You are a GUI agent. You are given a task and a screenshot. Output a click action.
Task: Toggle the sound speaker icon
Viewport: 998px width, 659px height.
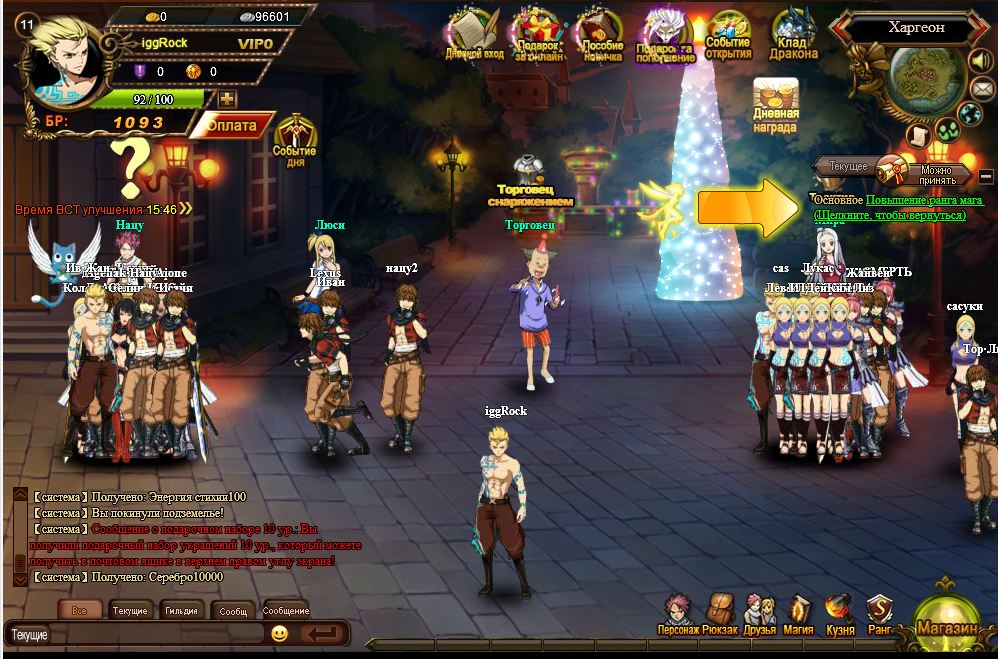point(980,61)
